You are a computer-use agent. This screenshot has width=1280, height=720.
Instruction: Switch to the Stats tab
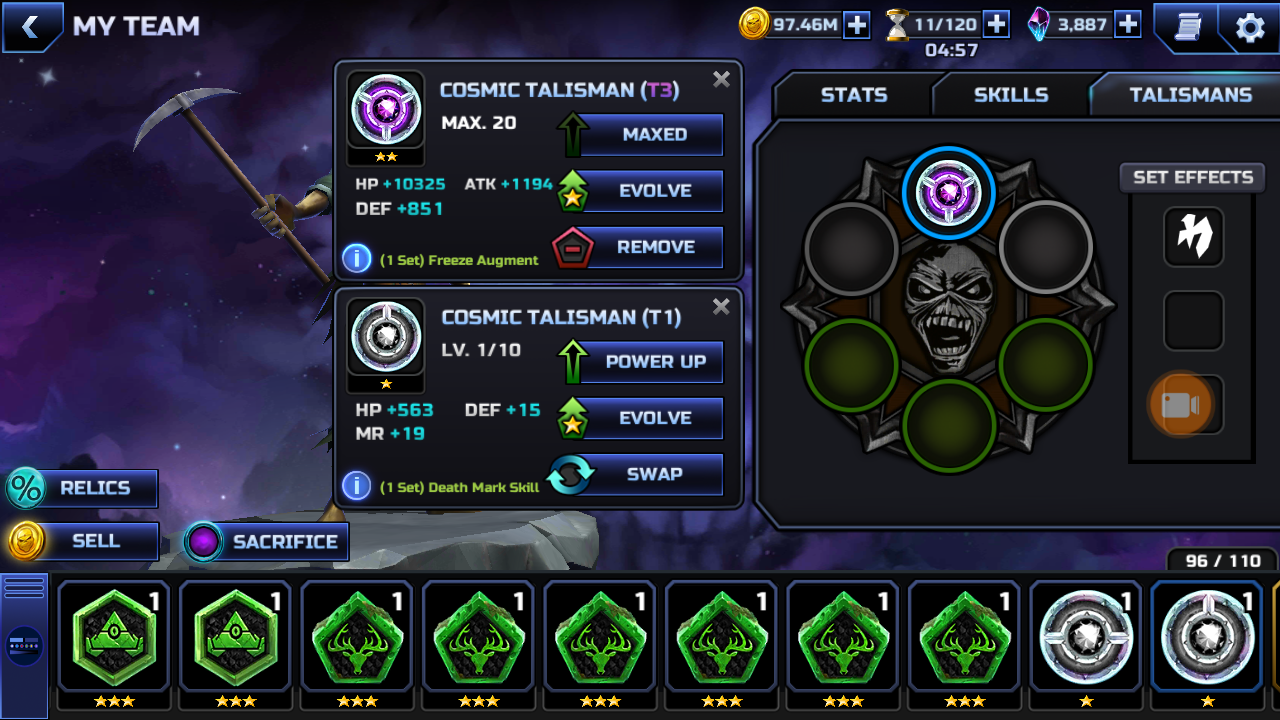tap(853, 95)
